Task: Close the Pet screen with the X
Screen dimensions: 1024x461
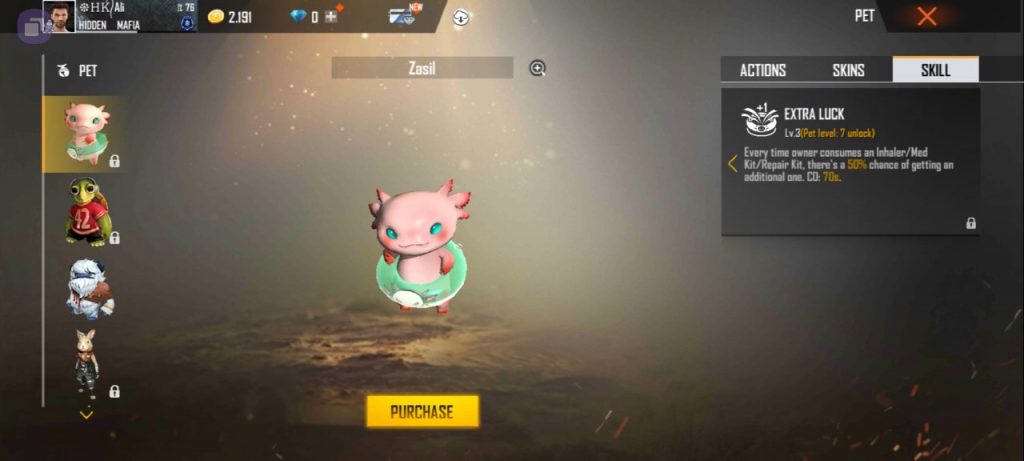Action: click(927, 16)
